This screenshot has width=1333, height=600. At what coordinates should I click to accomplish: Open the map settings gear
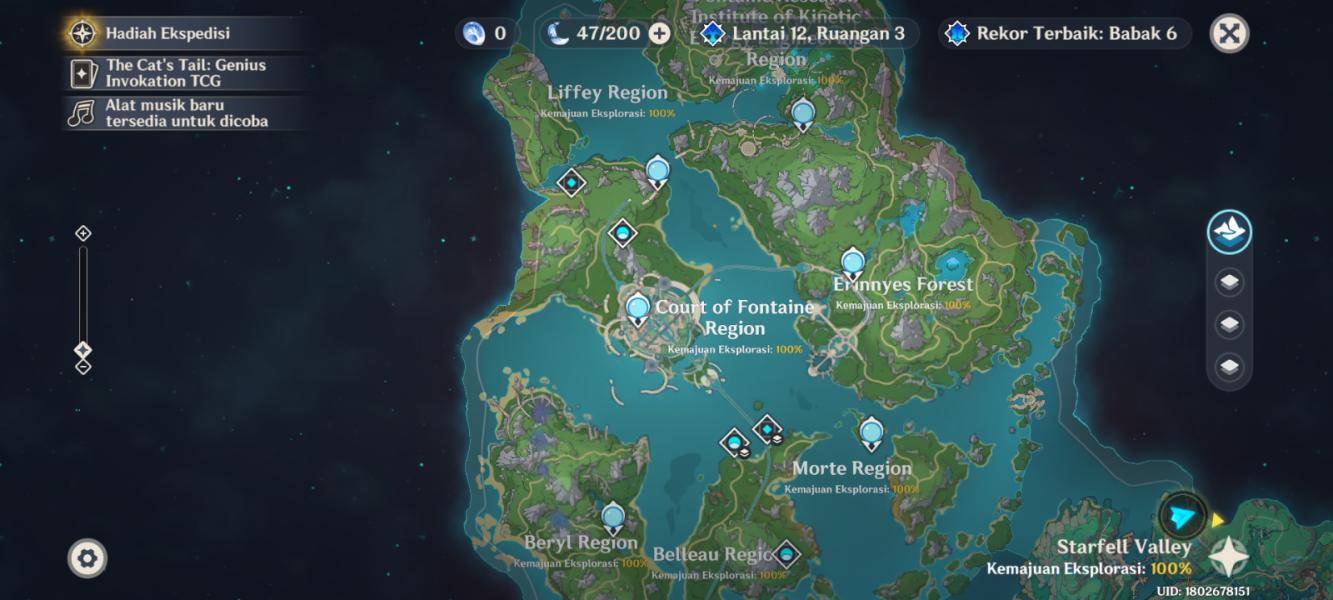tap(87, 558)
